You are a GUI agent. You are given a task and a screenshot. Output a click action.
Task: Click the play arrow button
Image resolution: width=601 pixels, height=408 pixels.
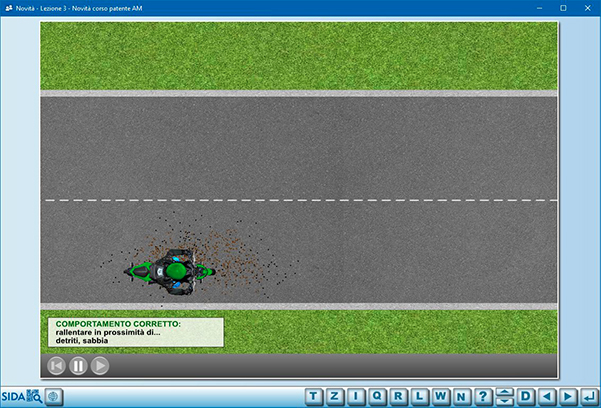100,366
